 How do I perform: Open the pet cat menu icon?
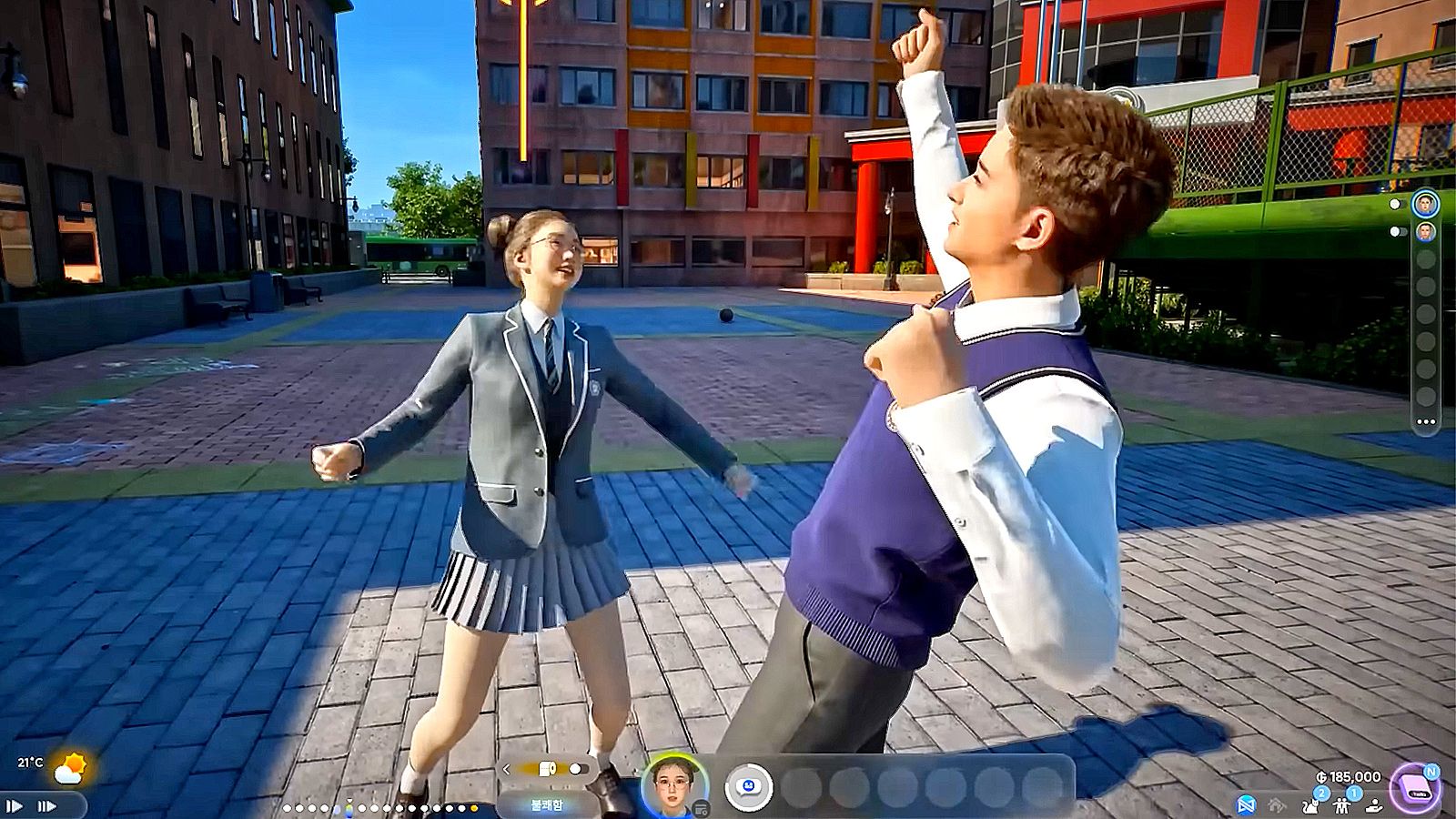pos(1311,804)
